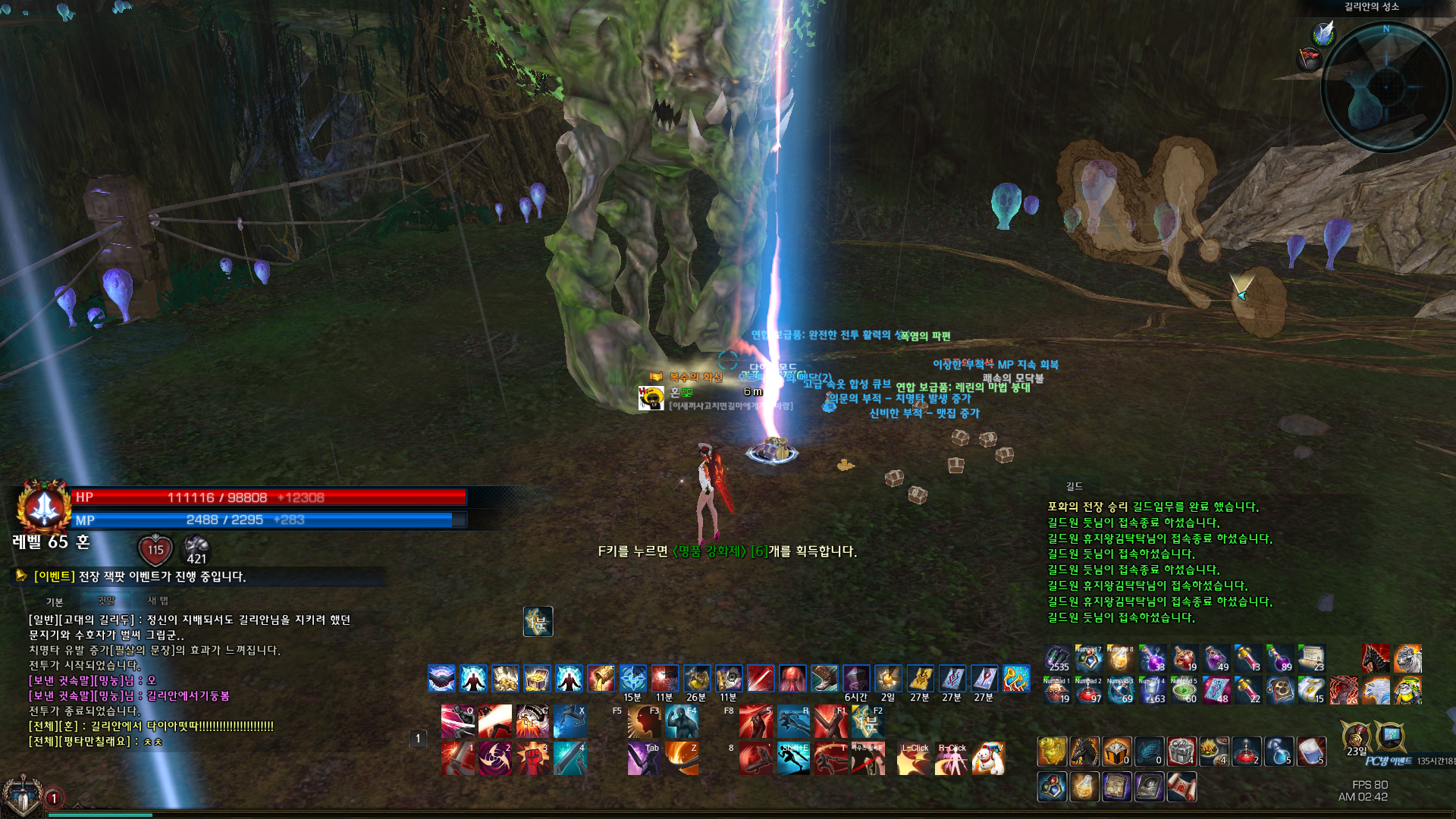
Task: Open the 새 탭 chat tab
Action: (x=158, y=601)
